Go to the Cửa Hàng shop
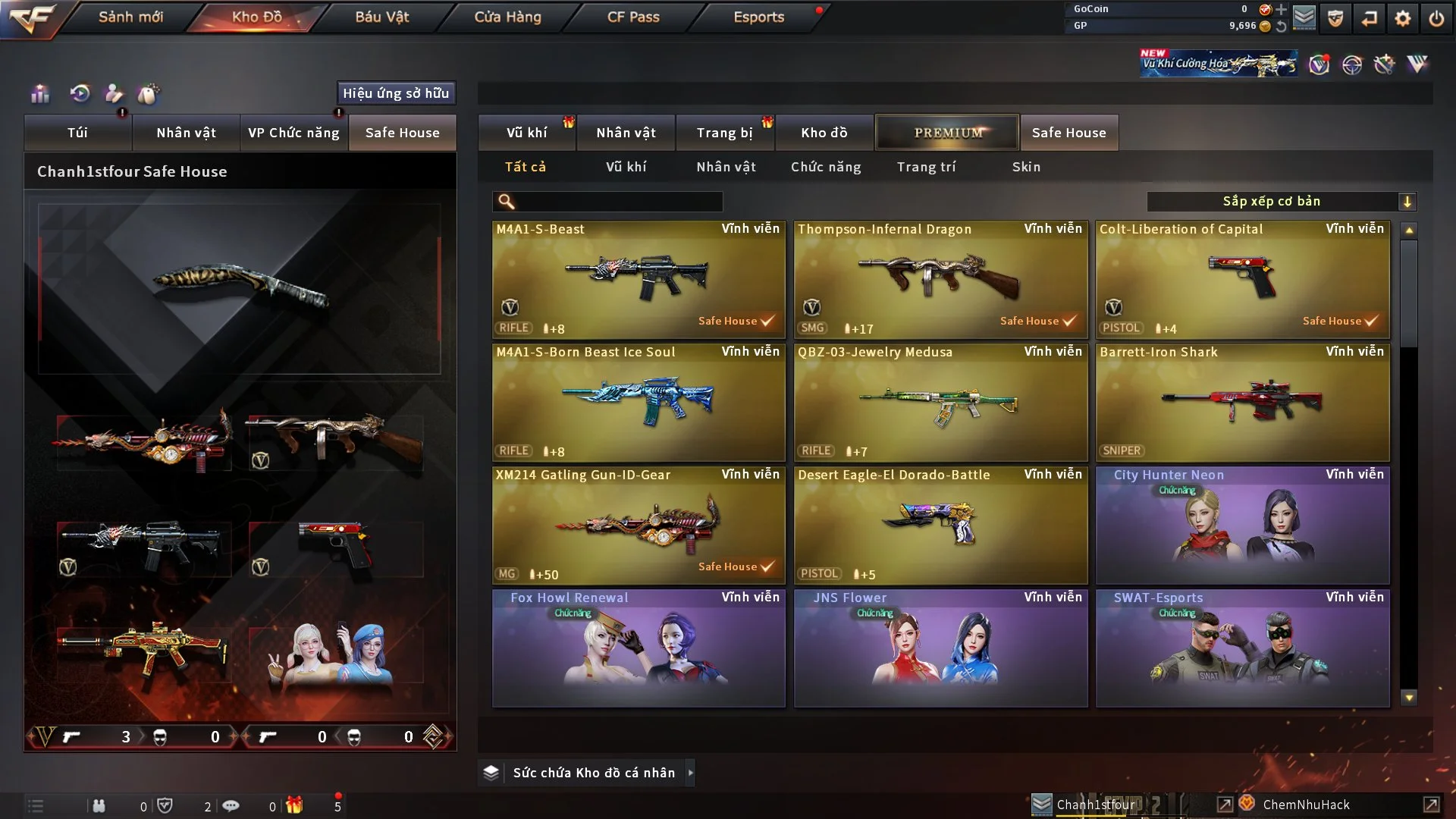Screen dimensions: 1456x819 pos(507,17)
